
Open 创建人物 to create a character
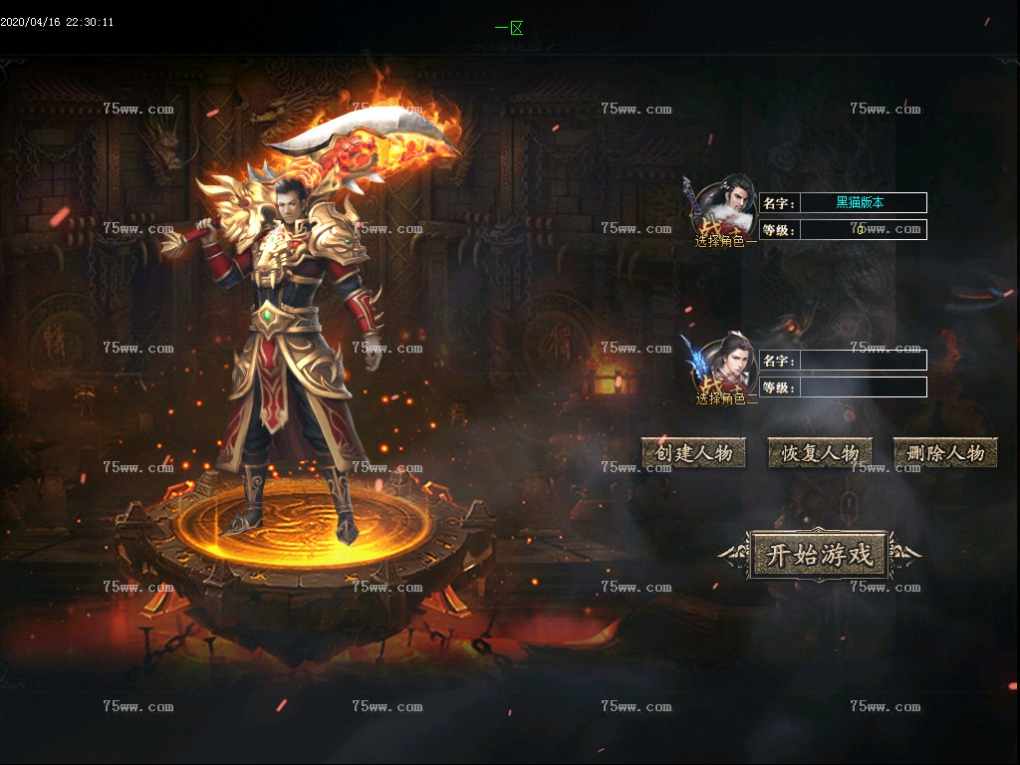tap(694, 453)
